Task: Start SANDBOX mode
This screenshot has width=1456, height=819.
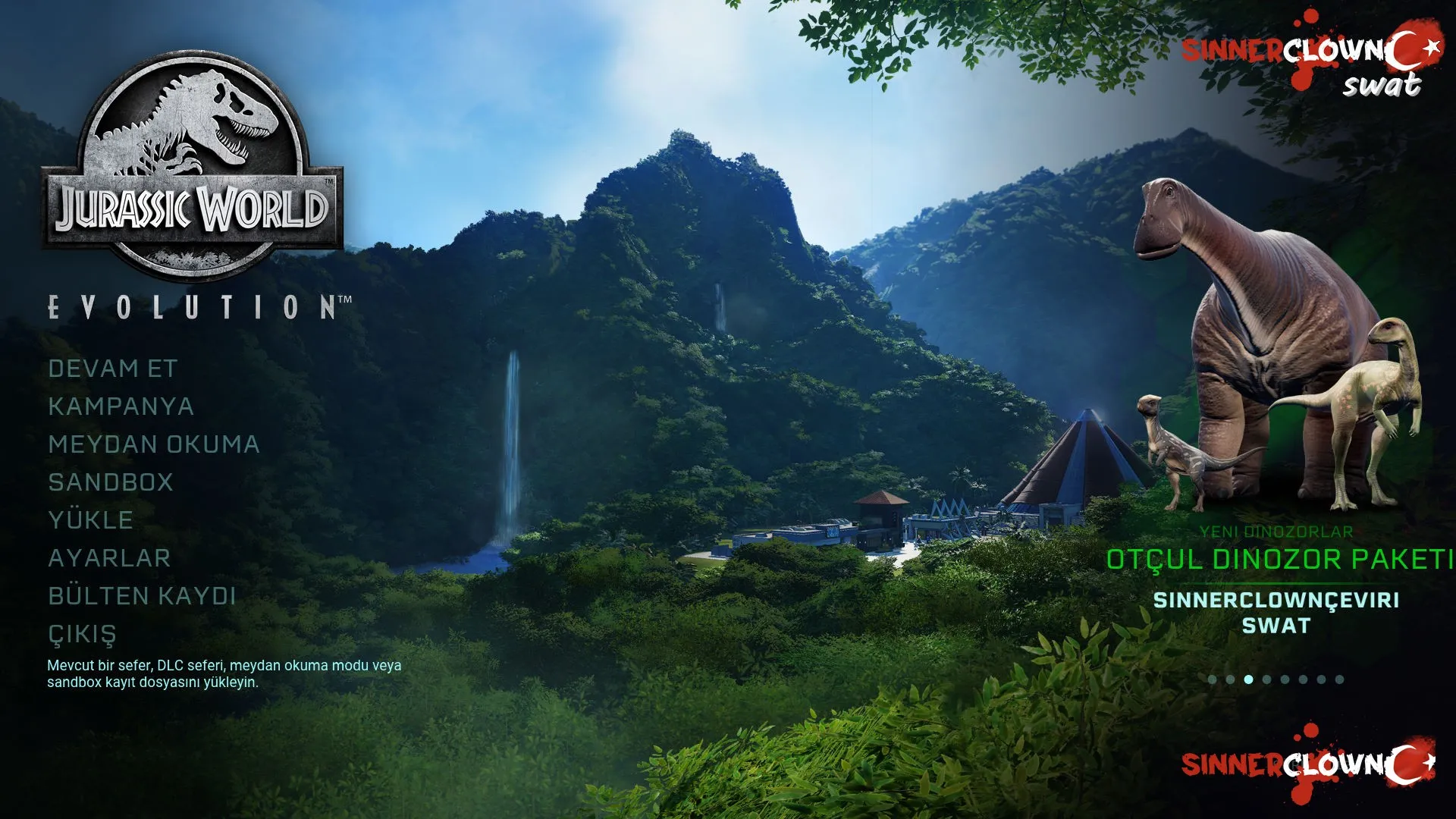Action: click(111, 482)
